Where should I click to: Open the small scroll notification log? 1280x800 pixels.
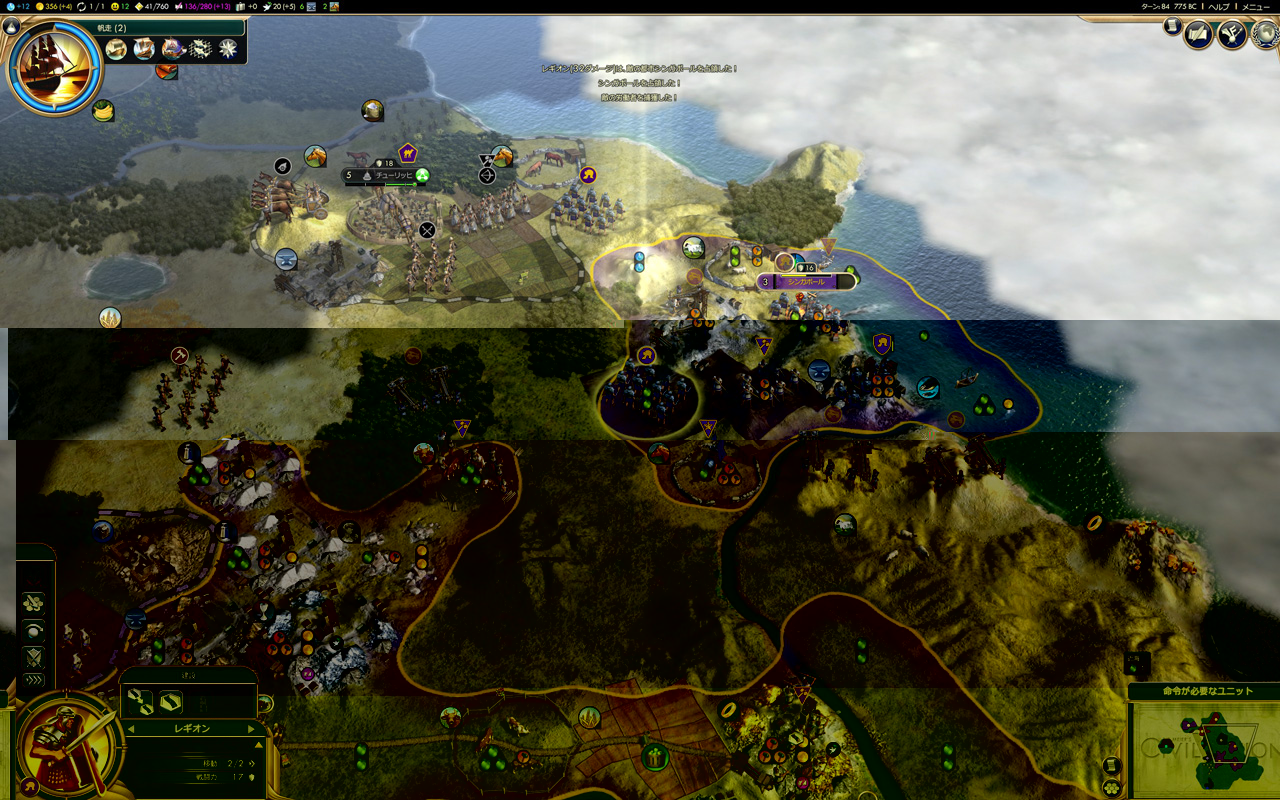tap(1172, 27)
